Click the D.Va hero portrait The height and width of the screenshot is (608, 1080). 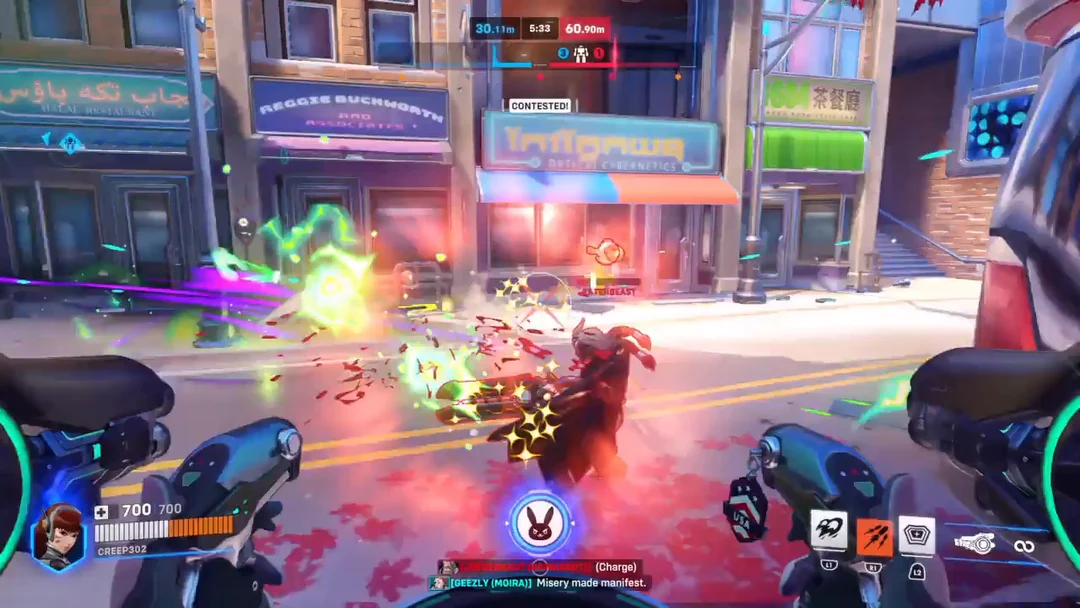58,535
